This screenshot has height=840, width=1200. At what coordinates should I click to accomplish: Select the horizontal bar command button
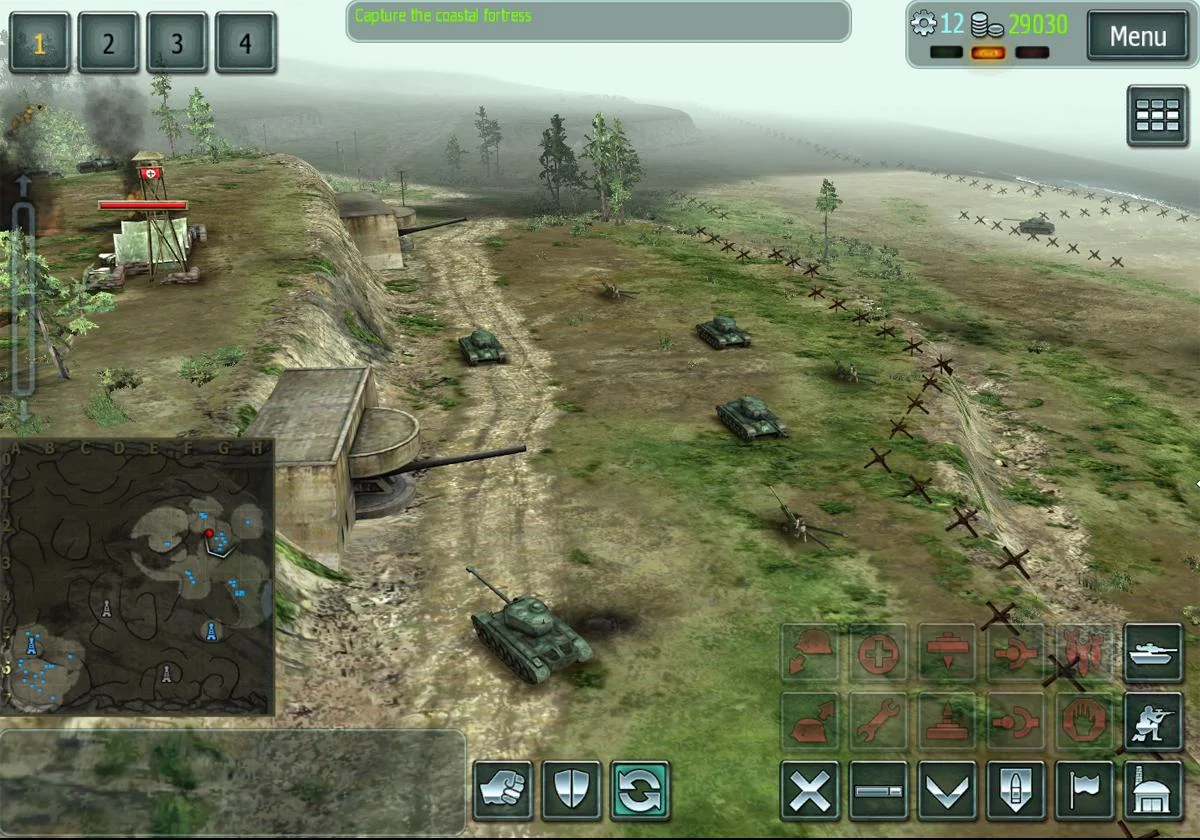pos(879,791)
